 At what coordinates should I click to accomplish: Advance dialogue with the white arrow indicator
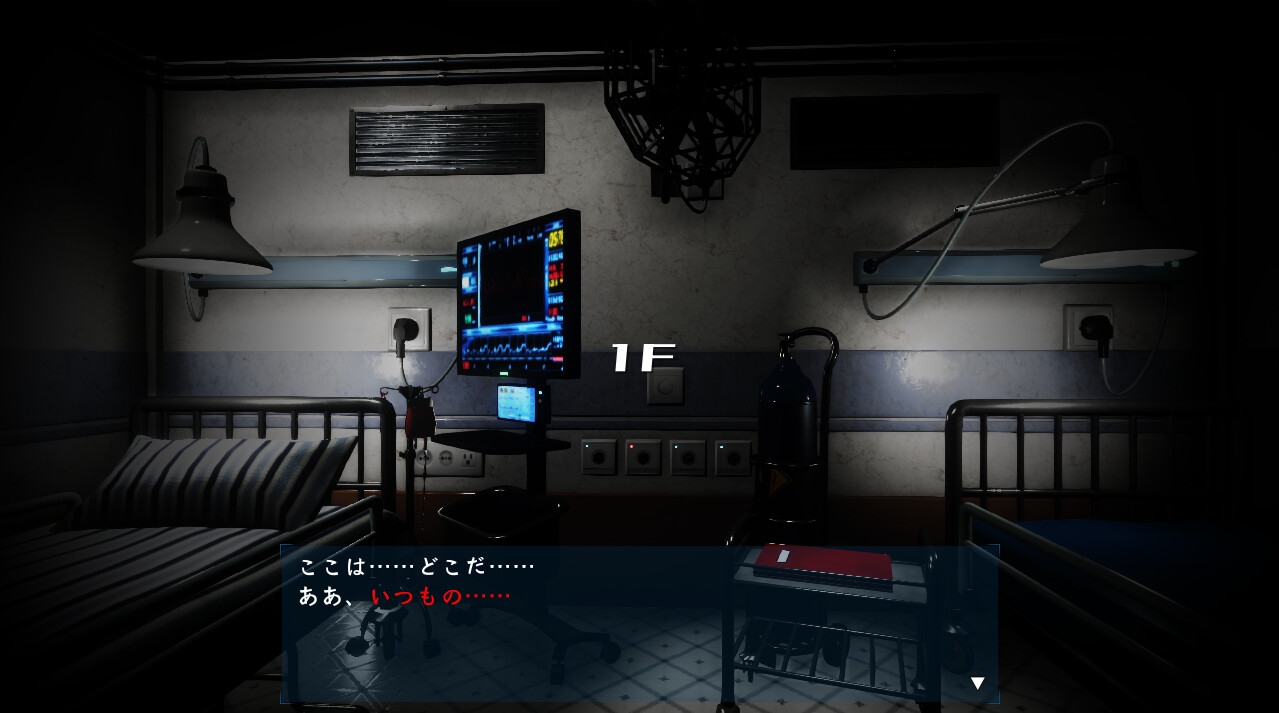coord(978,683)
